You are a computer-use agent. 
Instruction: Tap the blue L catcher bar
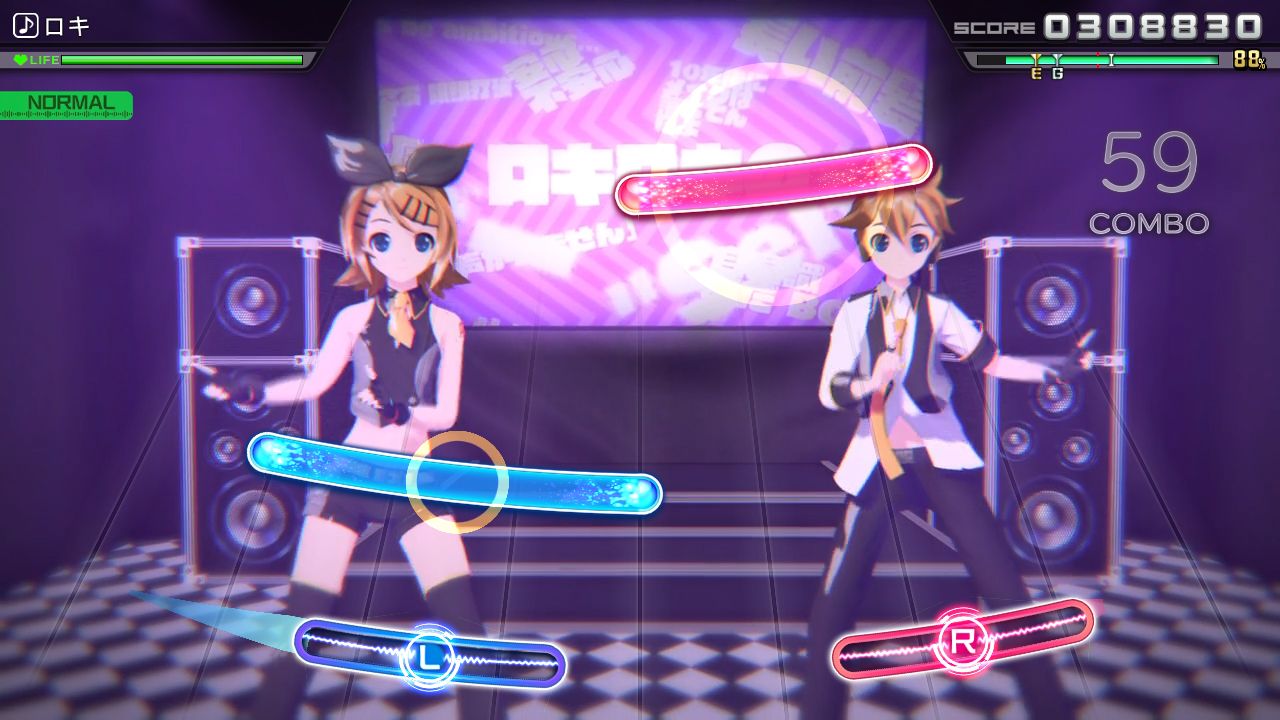430,655
